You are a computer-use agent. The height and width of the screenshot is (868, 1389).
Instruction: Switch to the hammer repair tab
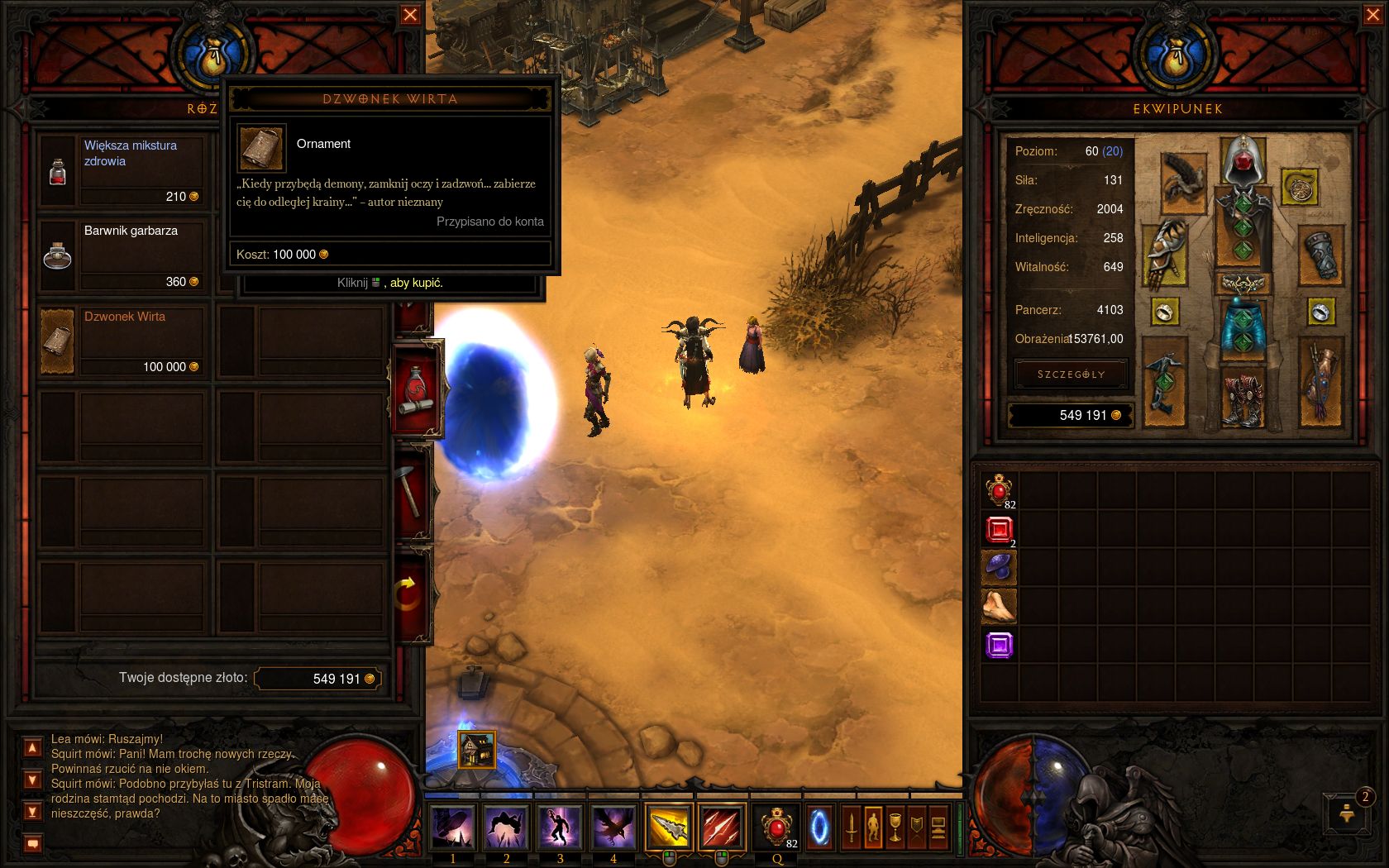coord(413,492)
